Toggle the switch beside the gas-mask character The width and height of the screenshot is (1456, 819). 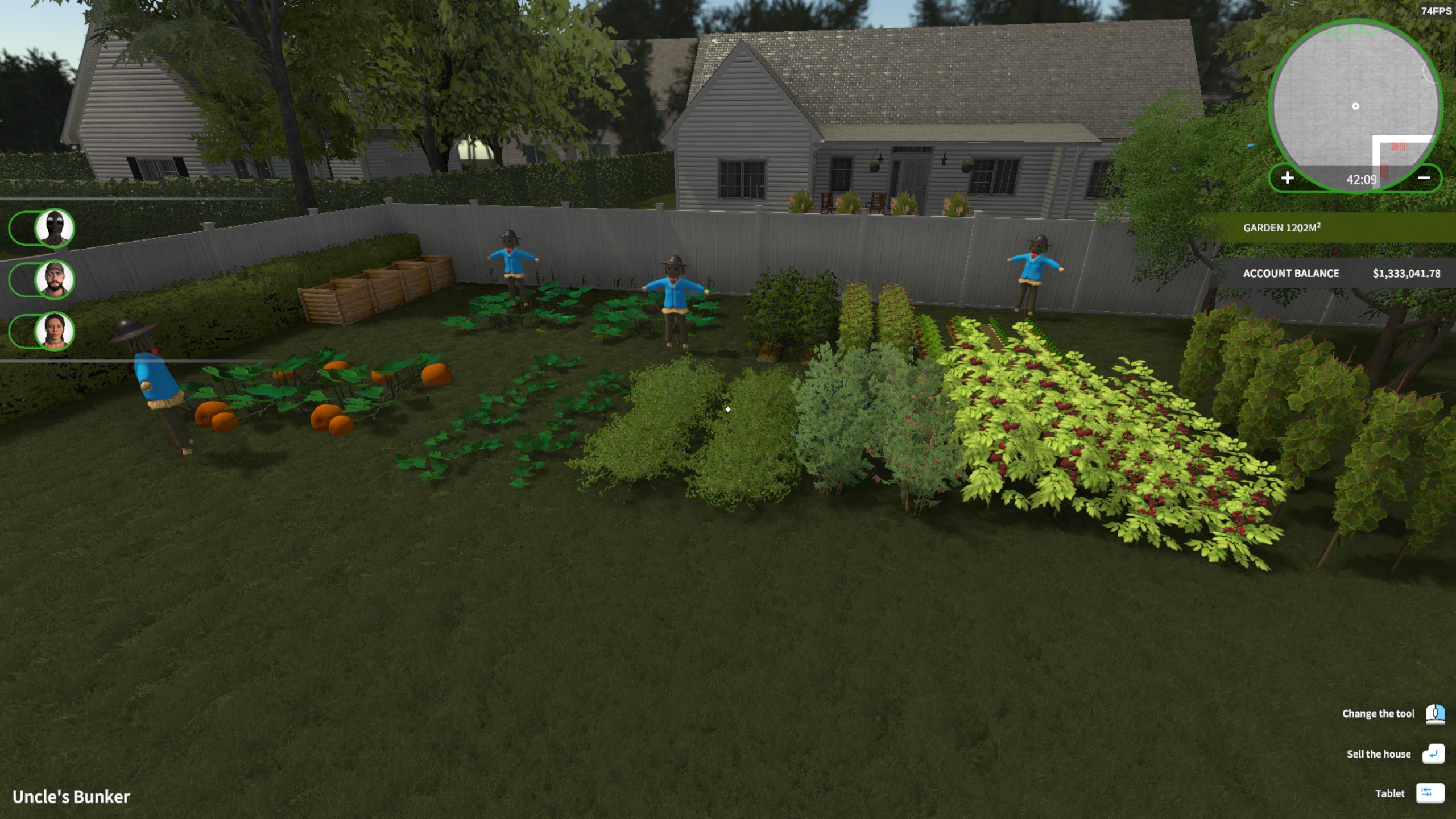[x=20, y=227]
